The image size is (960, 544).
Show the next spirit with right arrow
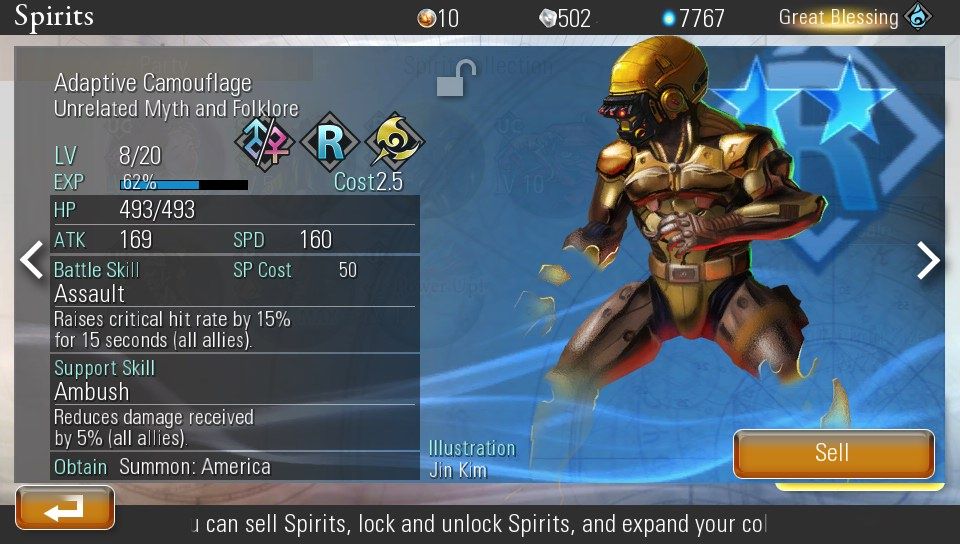click(x=929, y=260)
